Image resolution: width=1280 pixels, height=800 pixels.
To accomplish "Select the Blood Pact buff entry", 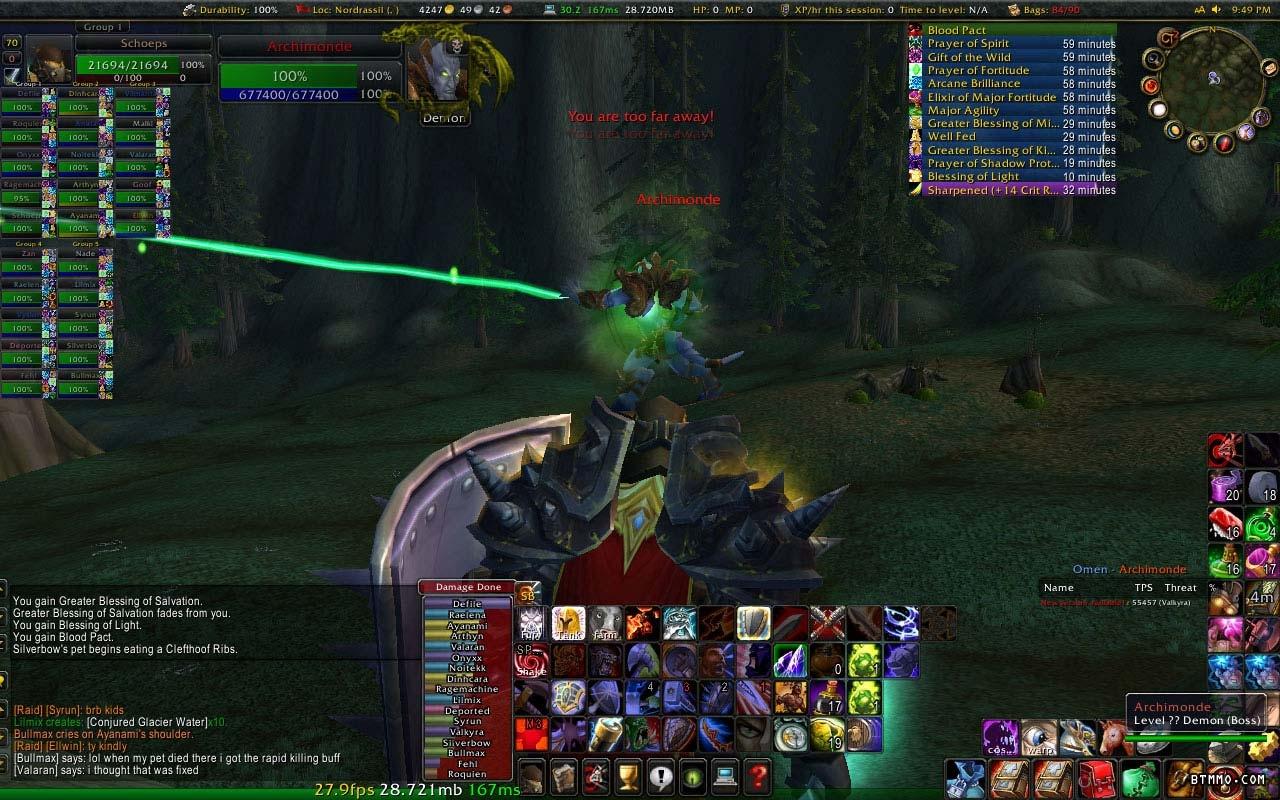I will click(1012, 30).
